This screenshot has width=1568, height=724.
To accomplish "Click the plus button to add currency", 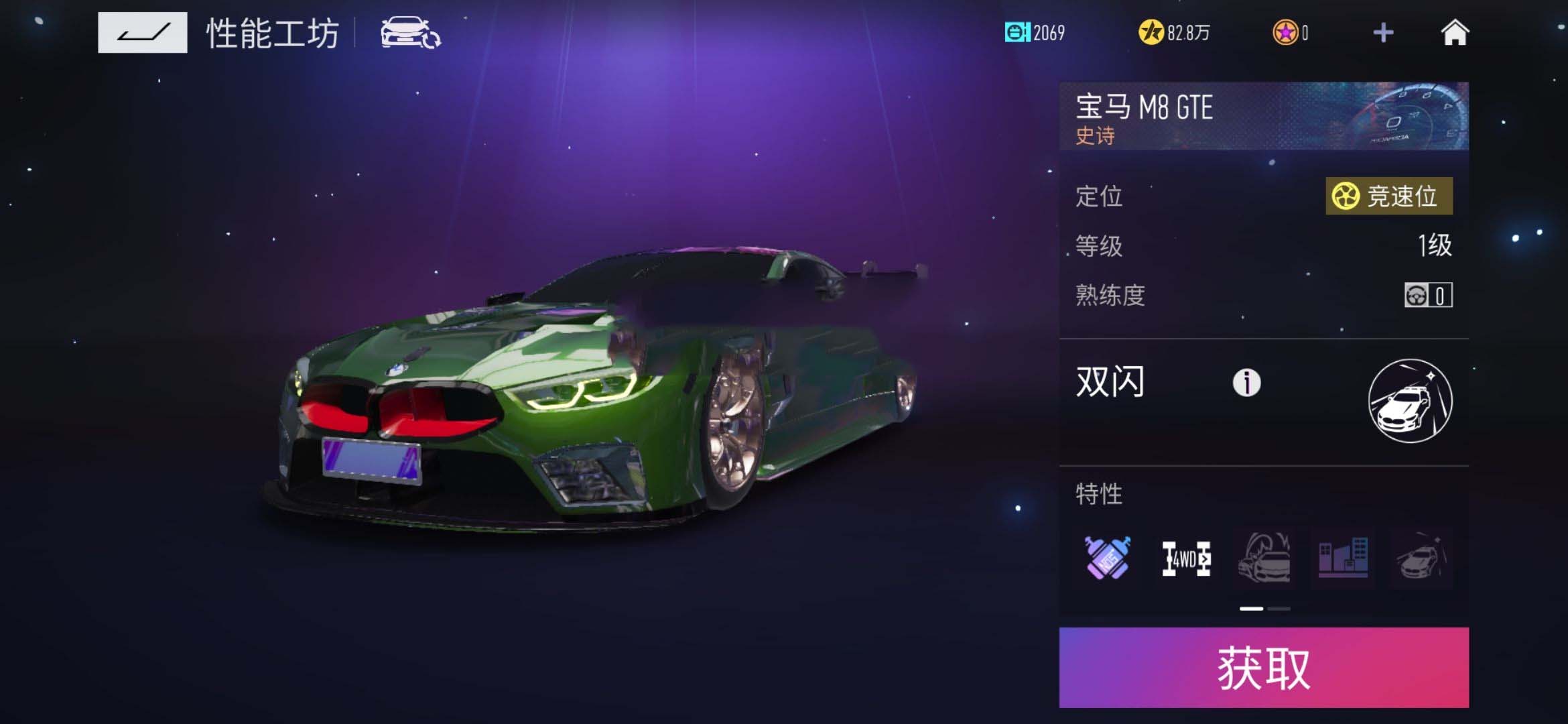I will [x=1383, y=32].
